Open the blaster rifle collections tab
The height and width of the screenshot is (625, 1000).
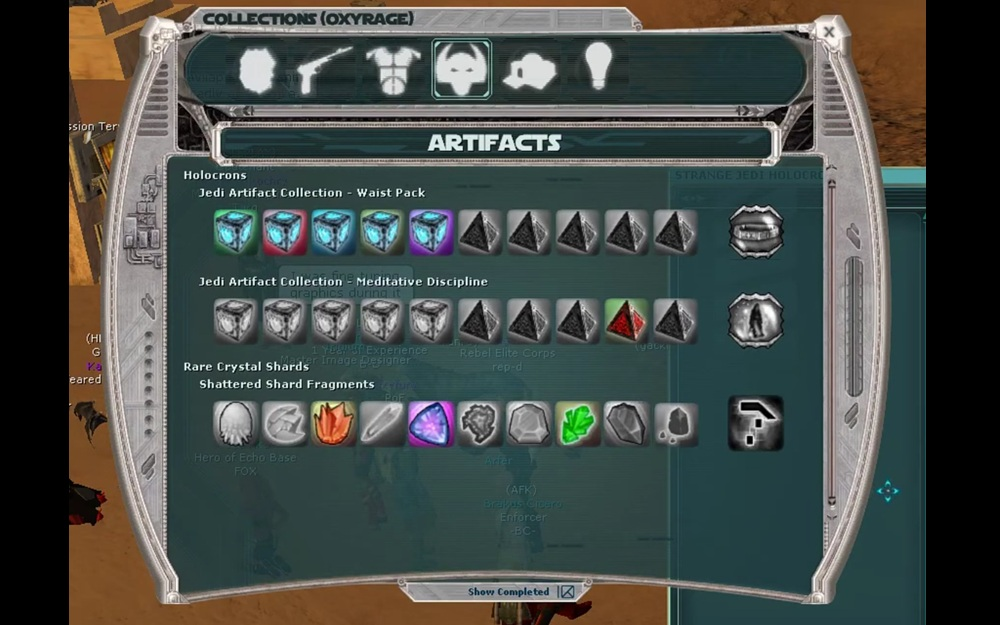[x=324, y=69]
